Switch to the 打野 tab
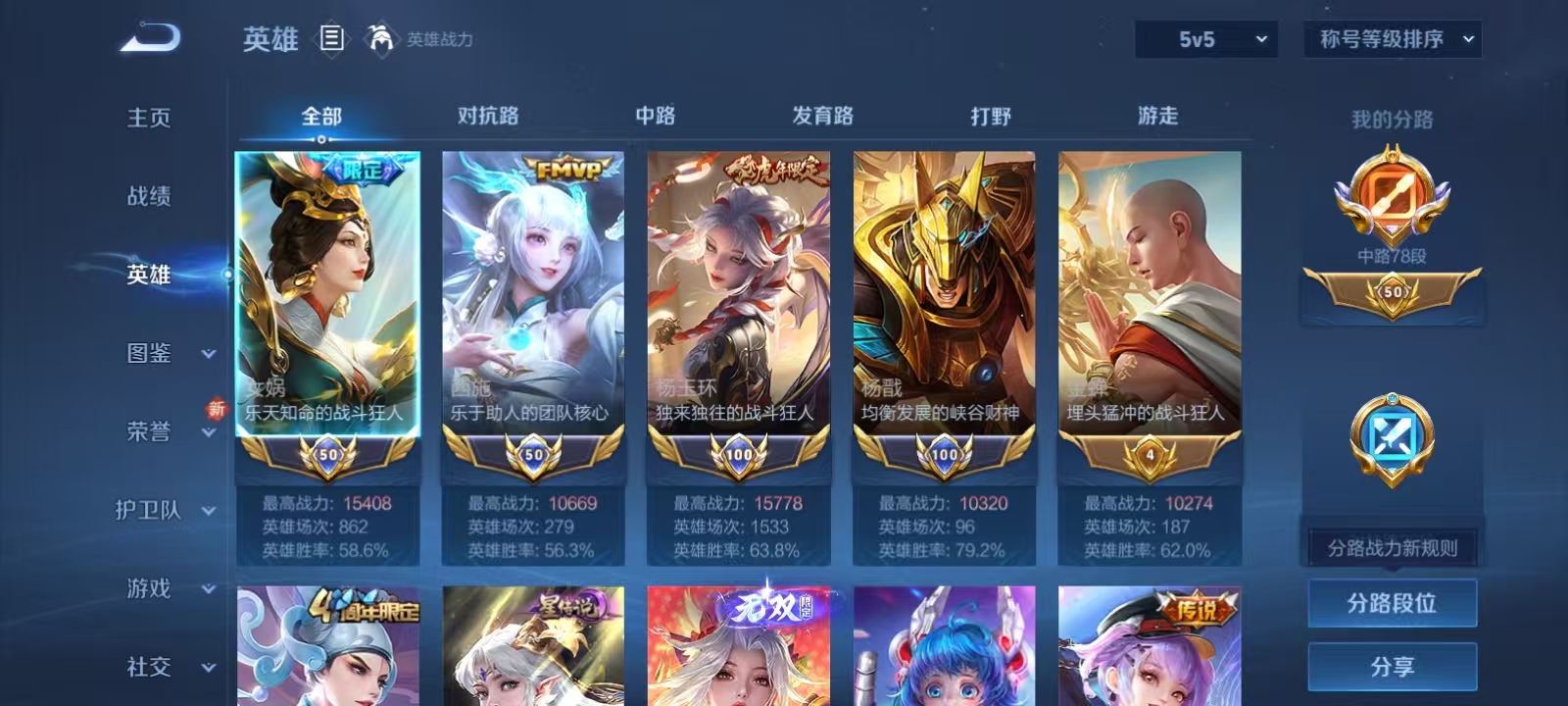Image resolution: width=1568 pixels, height=706 pixels. click(x=990, y=116)
